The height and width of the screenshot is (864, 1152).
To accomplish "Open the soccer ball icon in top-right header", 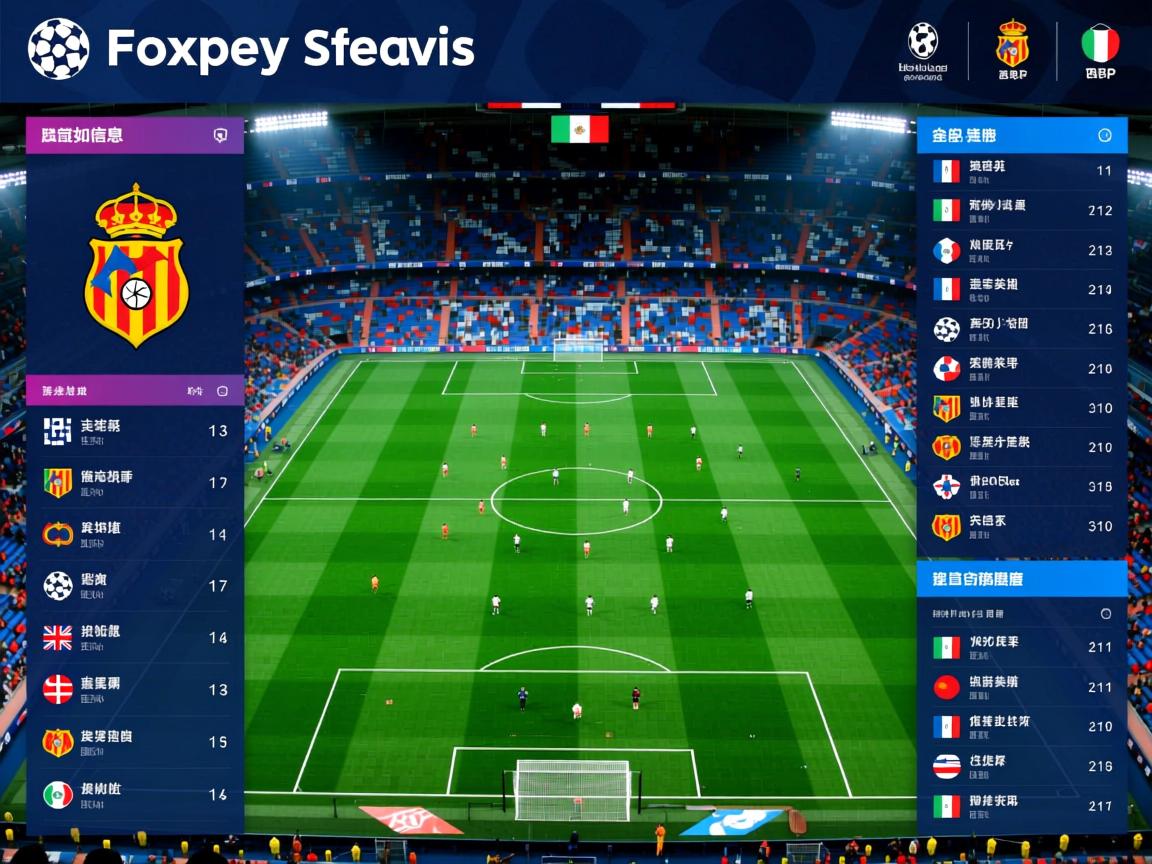I will coord(922,41).
